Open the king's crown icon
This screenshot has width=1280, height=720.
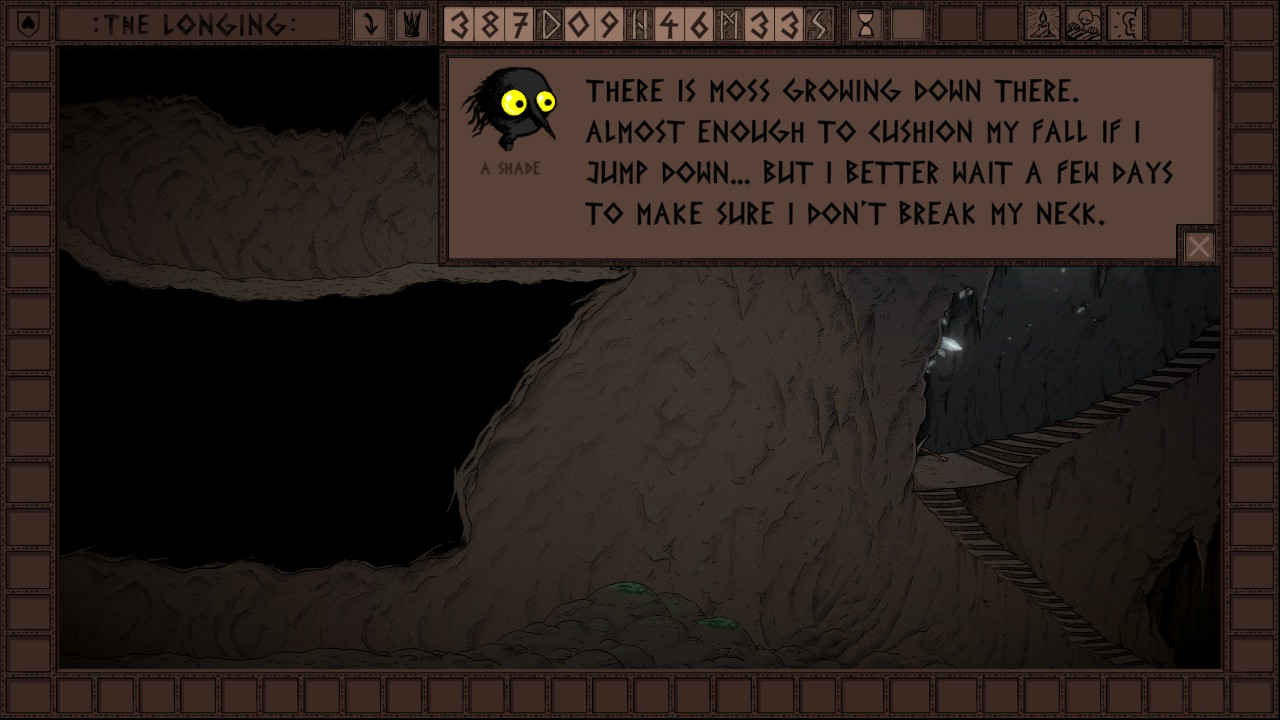click(410, 24)
